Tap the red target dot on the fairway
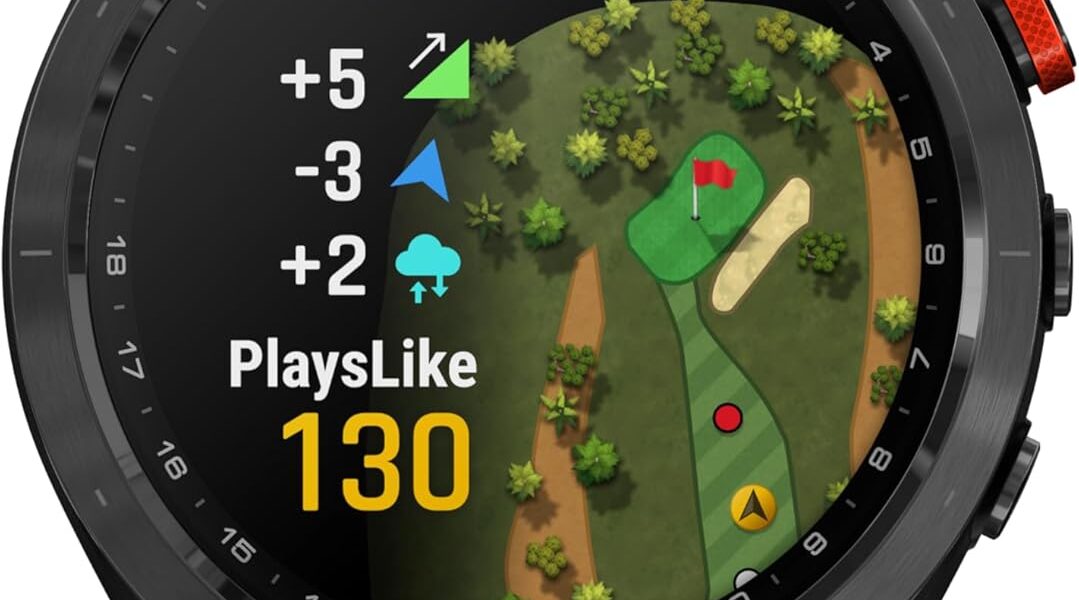Image resolution: width=1079 pixels, height=600 pixels. [x=729, y=416]
